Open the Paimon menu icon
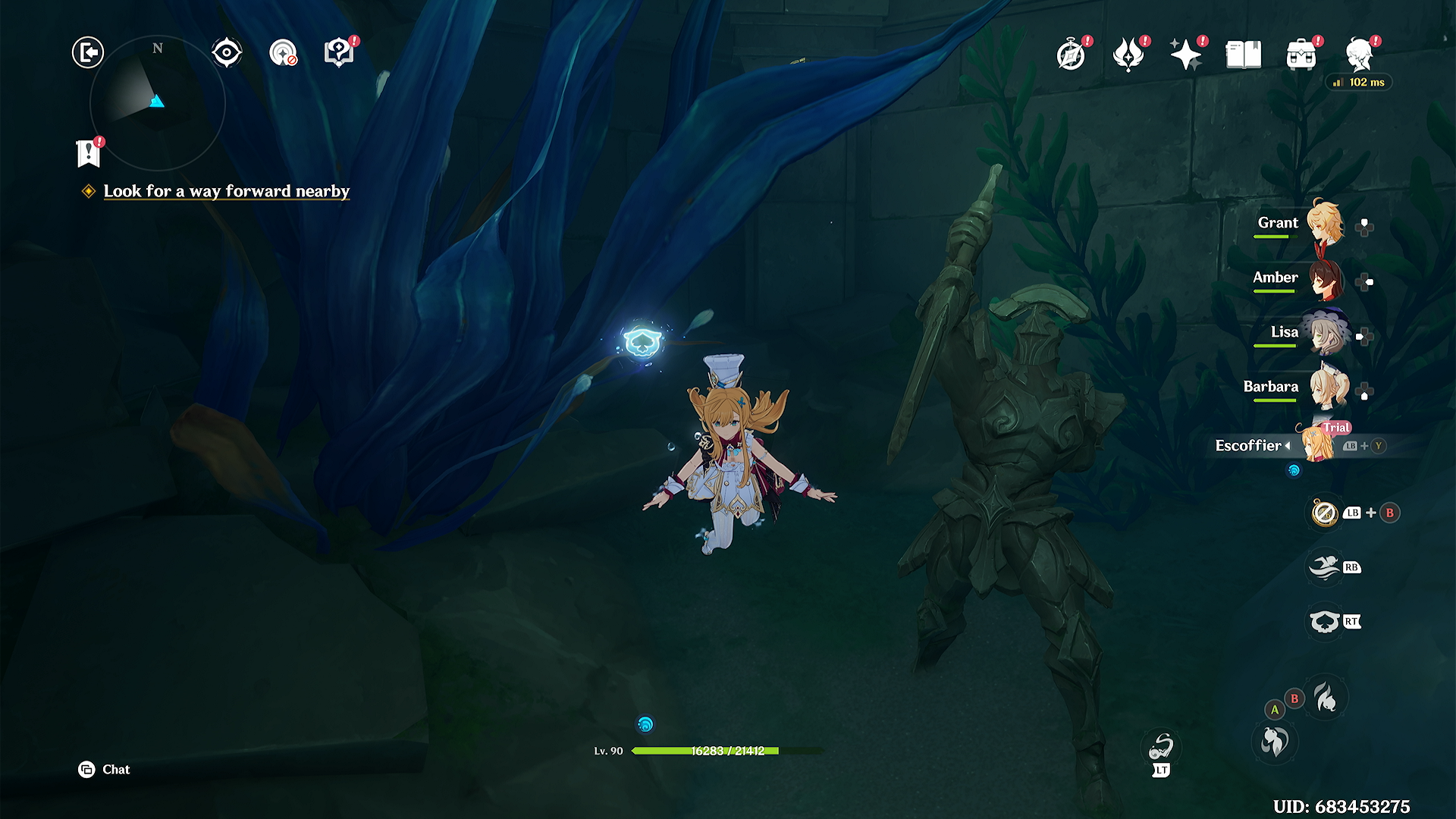 click(x=1360, y=55)
